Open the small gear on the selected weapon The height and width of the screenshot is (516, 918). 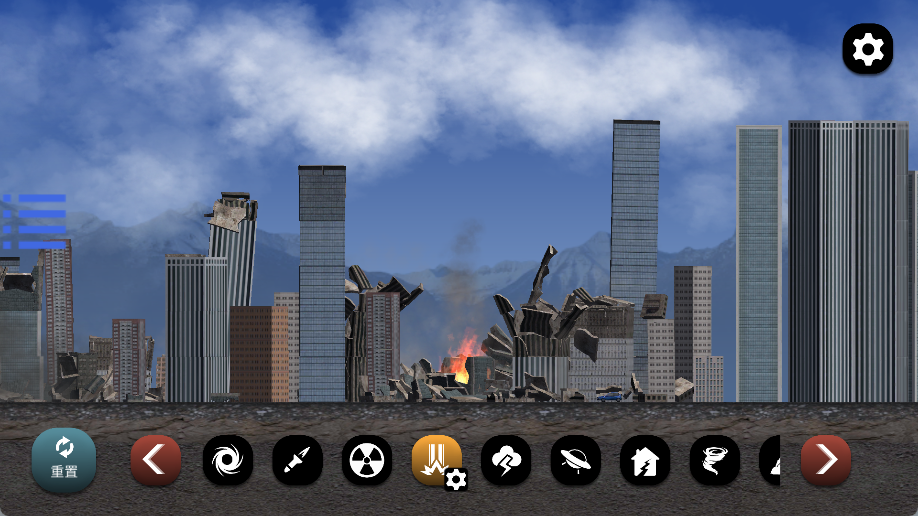click(x=456, y=480)
